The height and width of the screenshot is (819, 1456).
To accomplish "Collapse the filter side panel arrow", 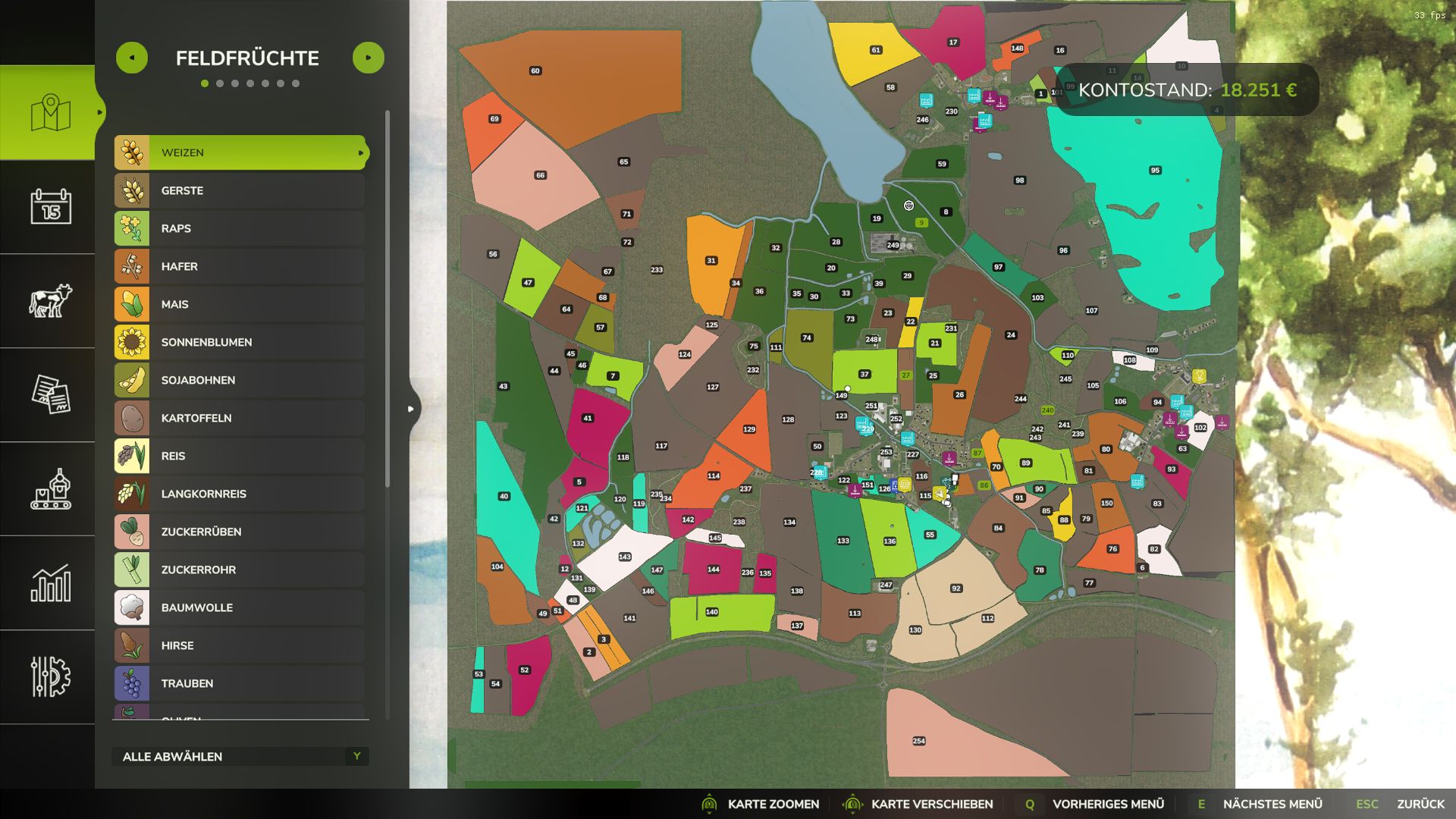I will click(411, 409).
